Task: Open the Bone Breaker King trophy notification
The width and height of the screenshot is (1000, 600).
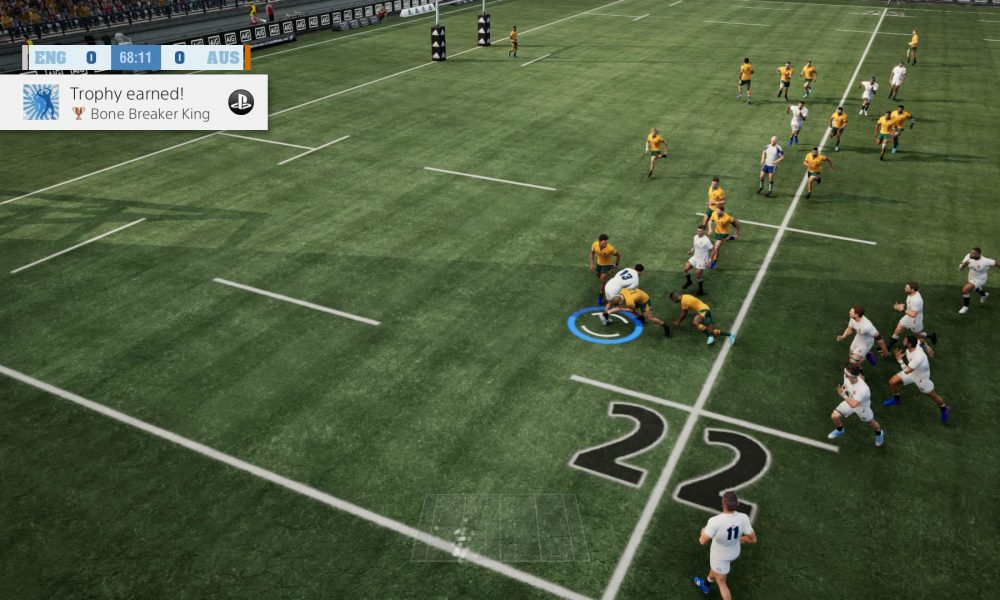Action: 134,102
